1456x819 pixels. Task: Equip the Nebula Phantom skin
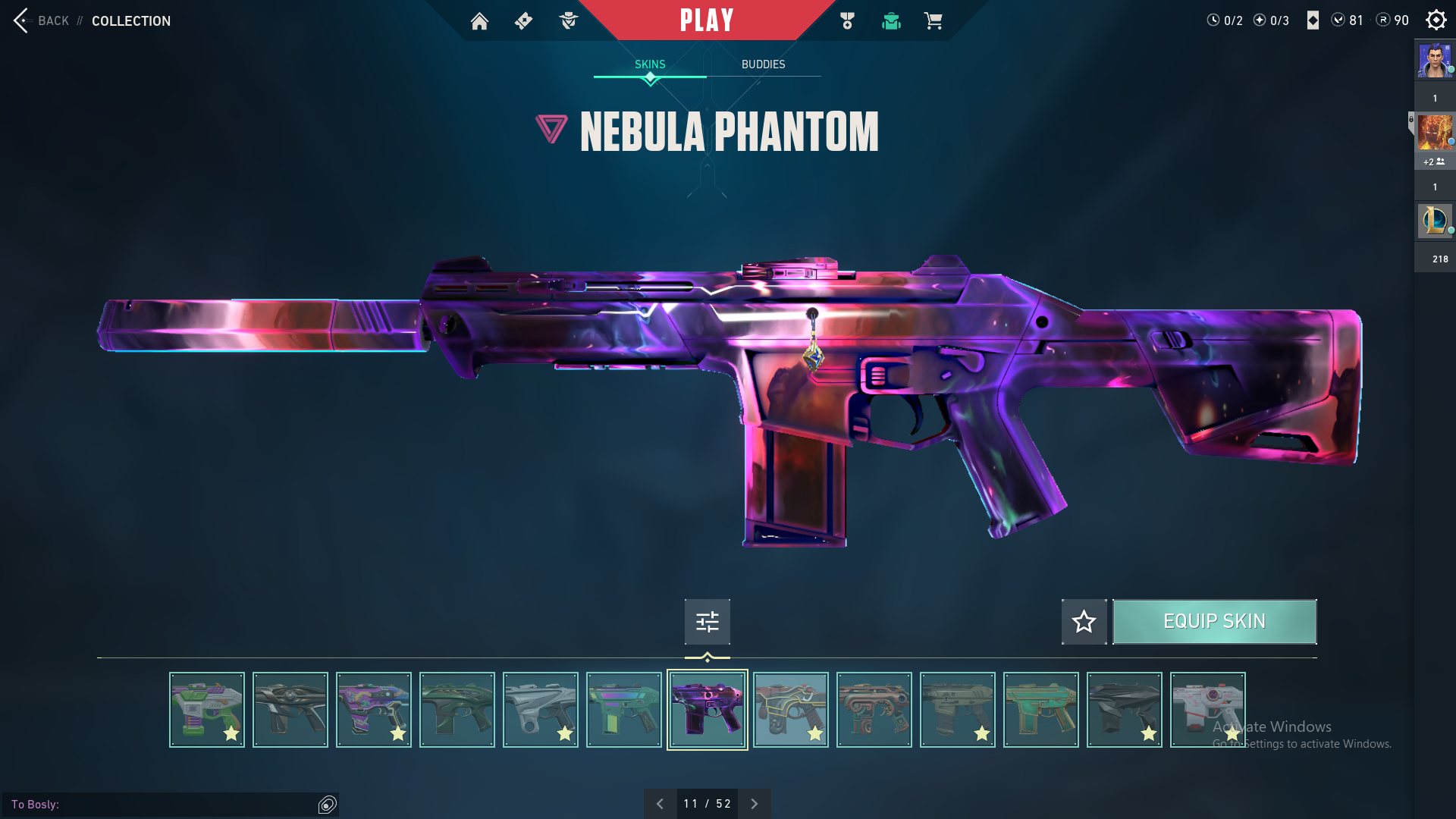tap(1214, 622)
